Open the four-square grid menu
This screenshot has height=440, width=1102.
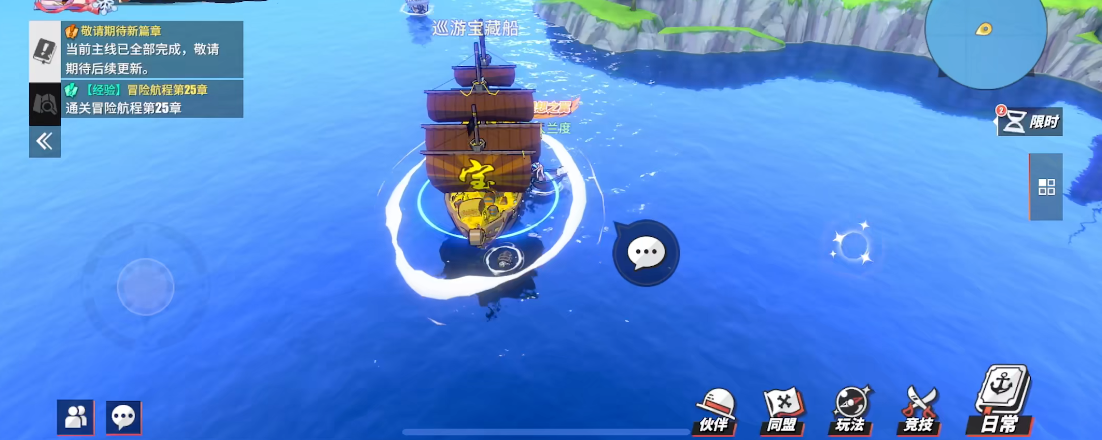coord(1046,187)
